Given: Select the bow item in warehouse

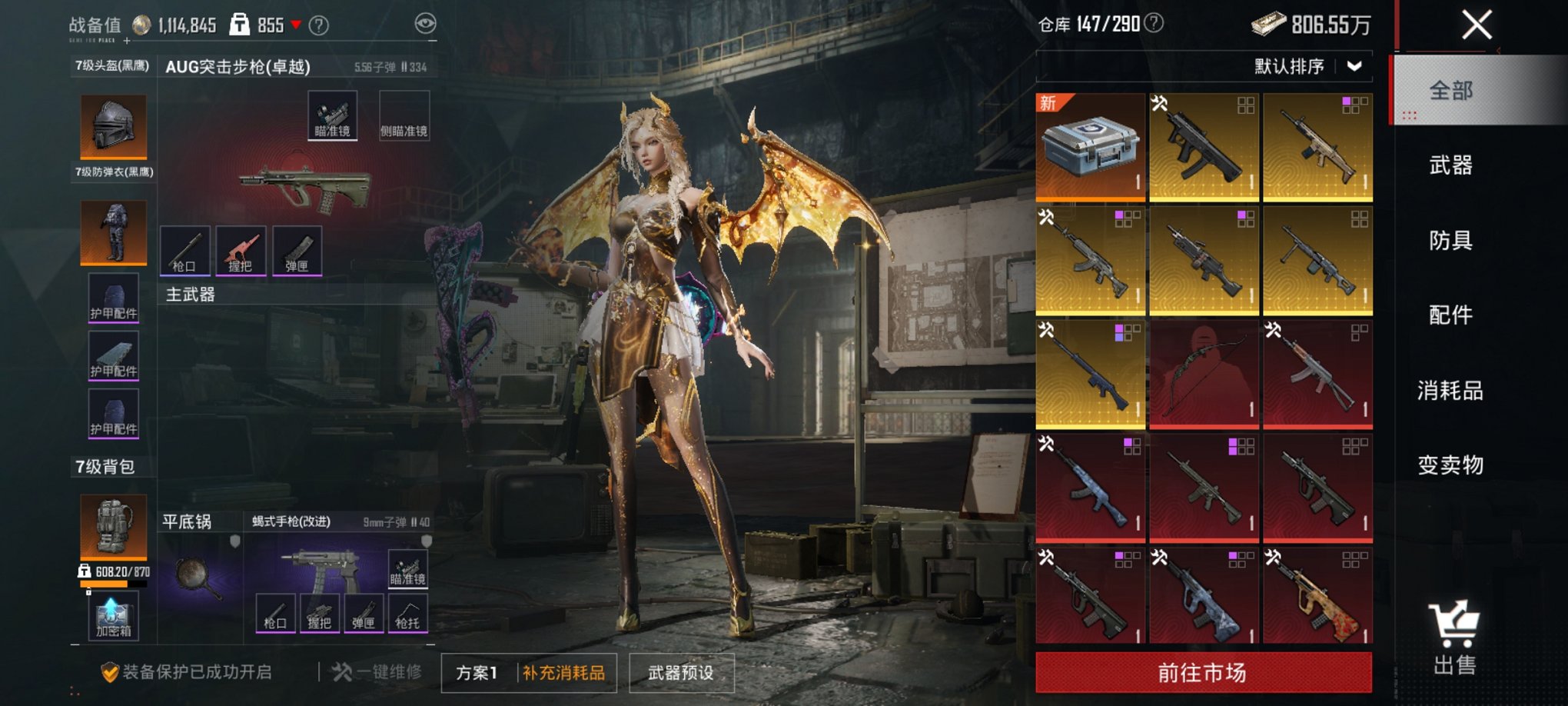Looking at the screenshot, I should pos(1203,374).
